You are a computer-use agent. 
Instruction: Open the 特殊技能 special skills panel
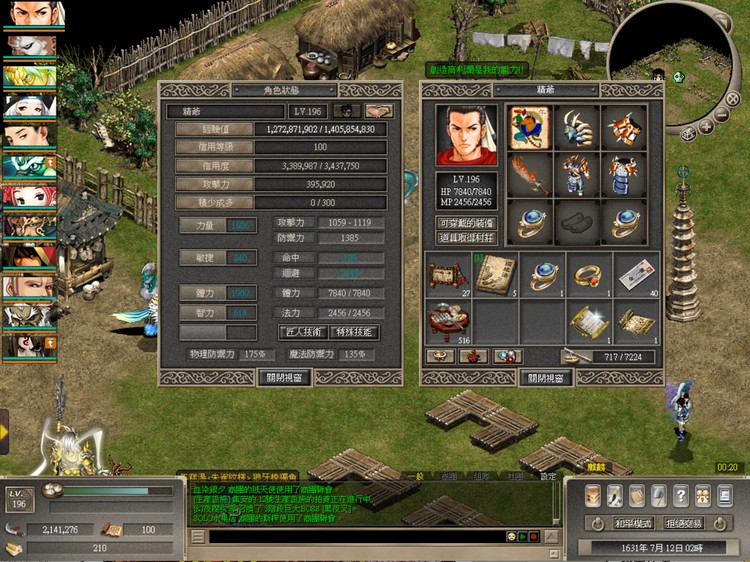coord(354,331)
